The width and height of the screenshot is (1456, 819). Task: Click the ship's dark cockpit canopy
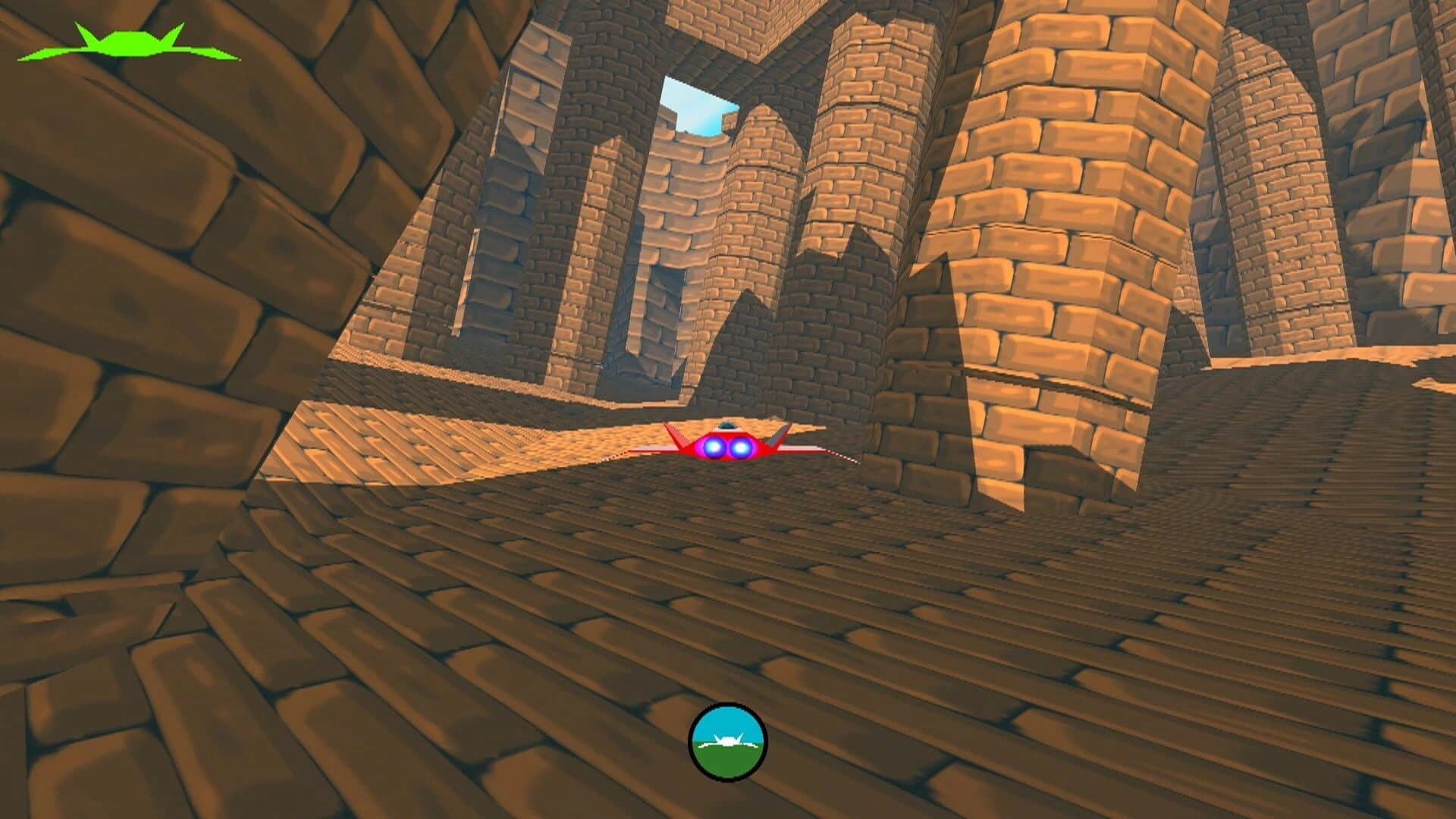726,426
